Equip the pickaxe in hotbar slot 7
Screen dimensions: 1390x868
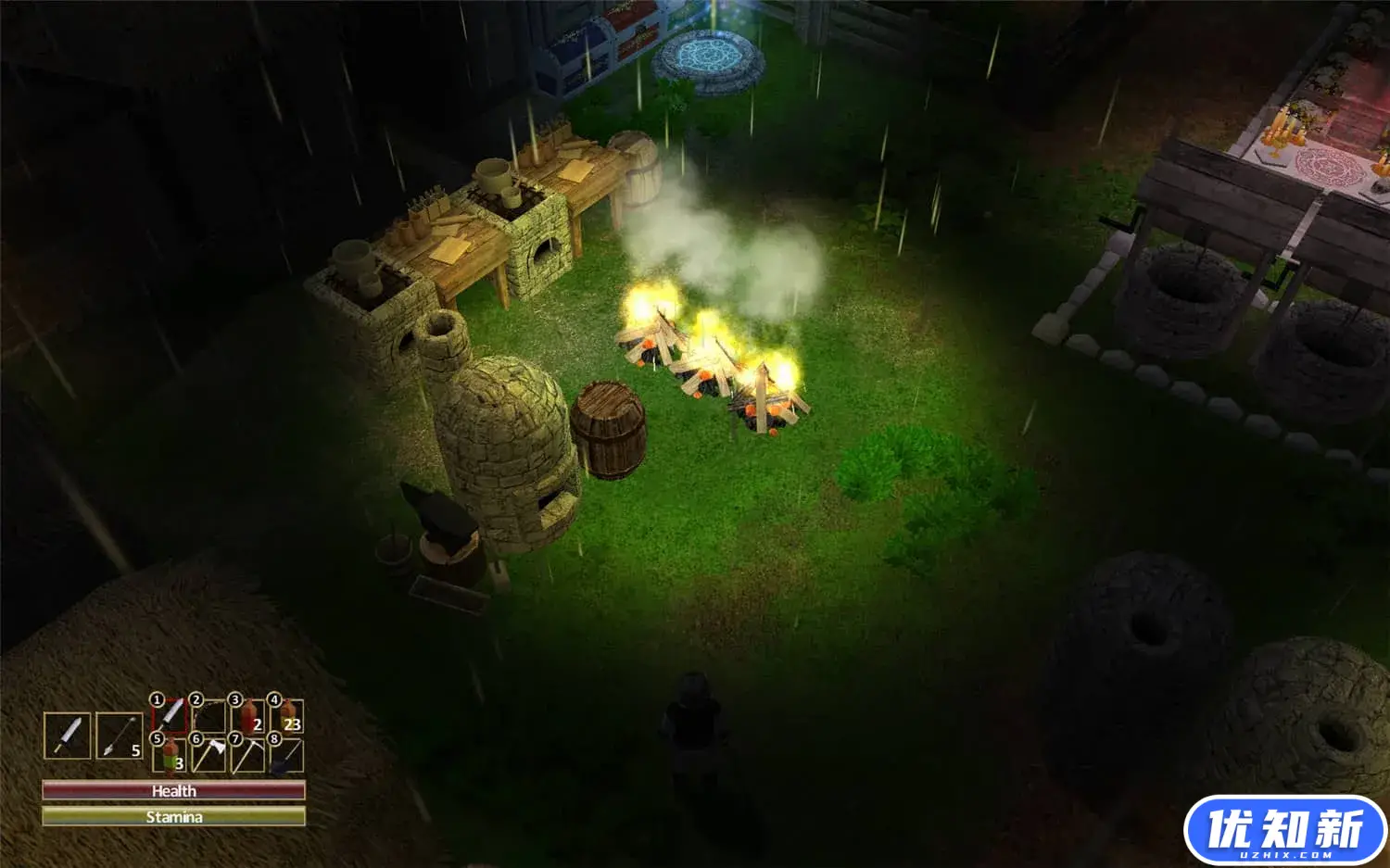click(x=249, y=755)
